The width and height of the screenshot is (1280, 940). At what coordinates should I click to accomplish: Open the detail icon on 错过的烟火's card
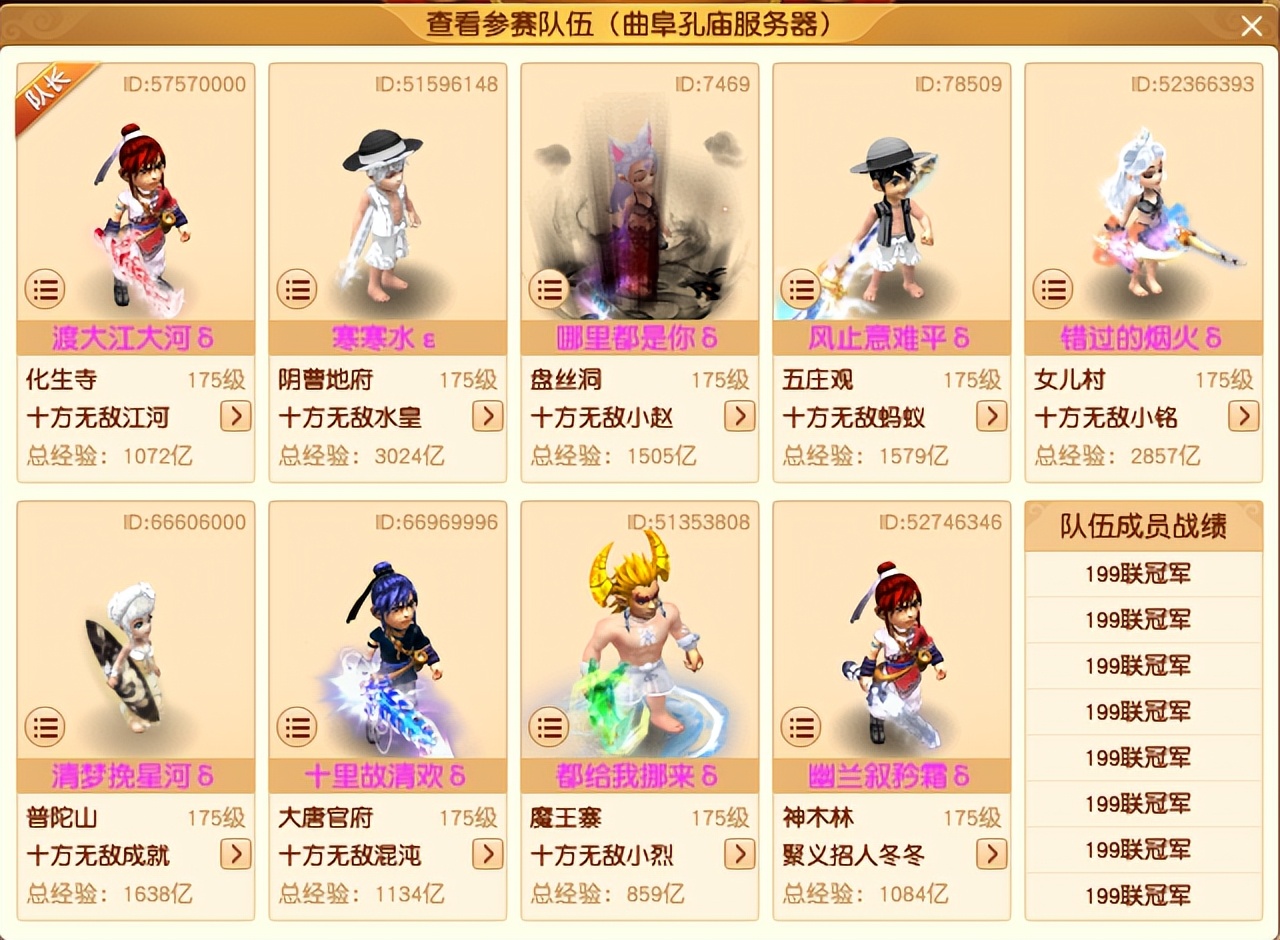(x=1052, y=289)
